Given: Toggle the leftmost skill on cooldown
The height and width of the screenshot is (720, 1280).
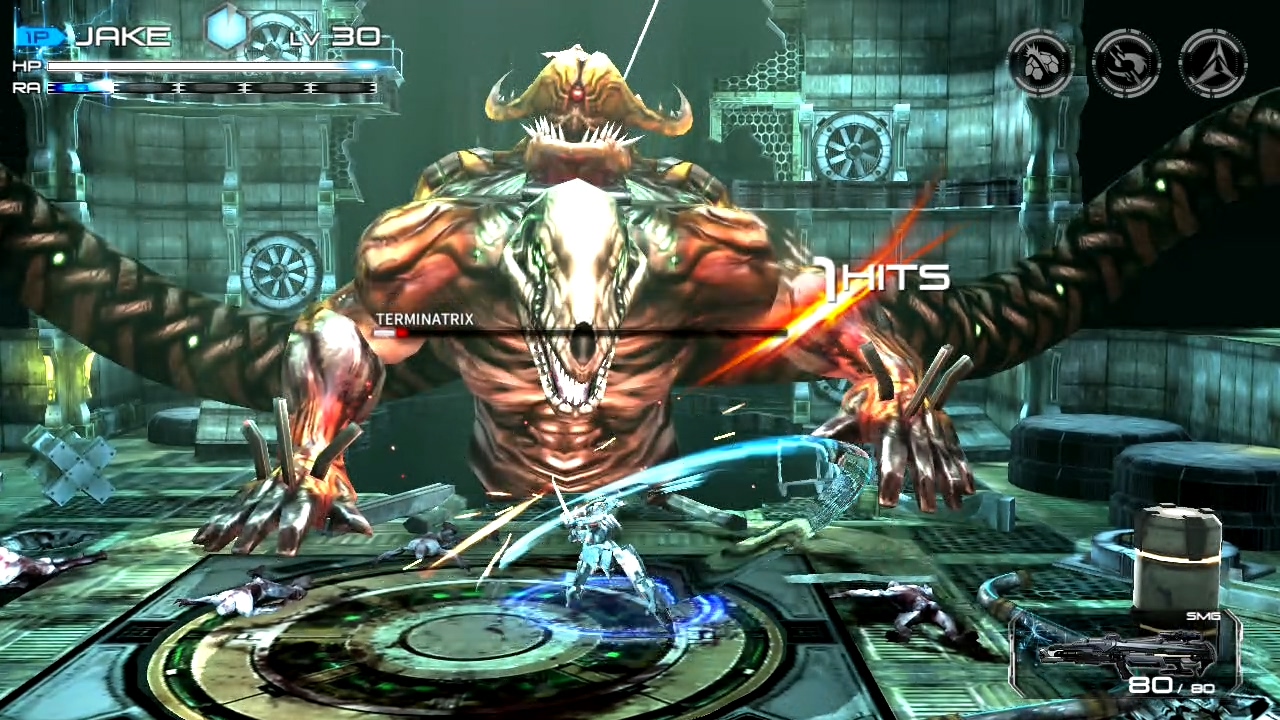Looking at the screenshot, I should point(1040,62).
